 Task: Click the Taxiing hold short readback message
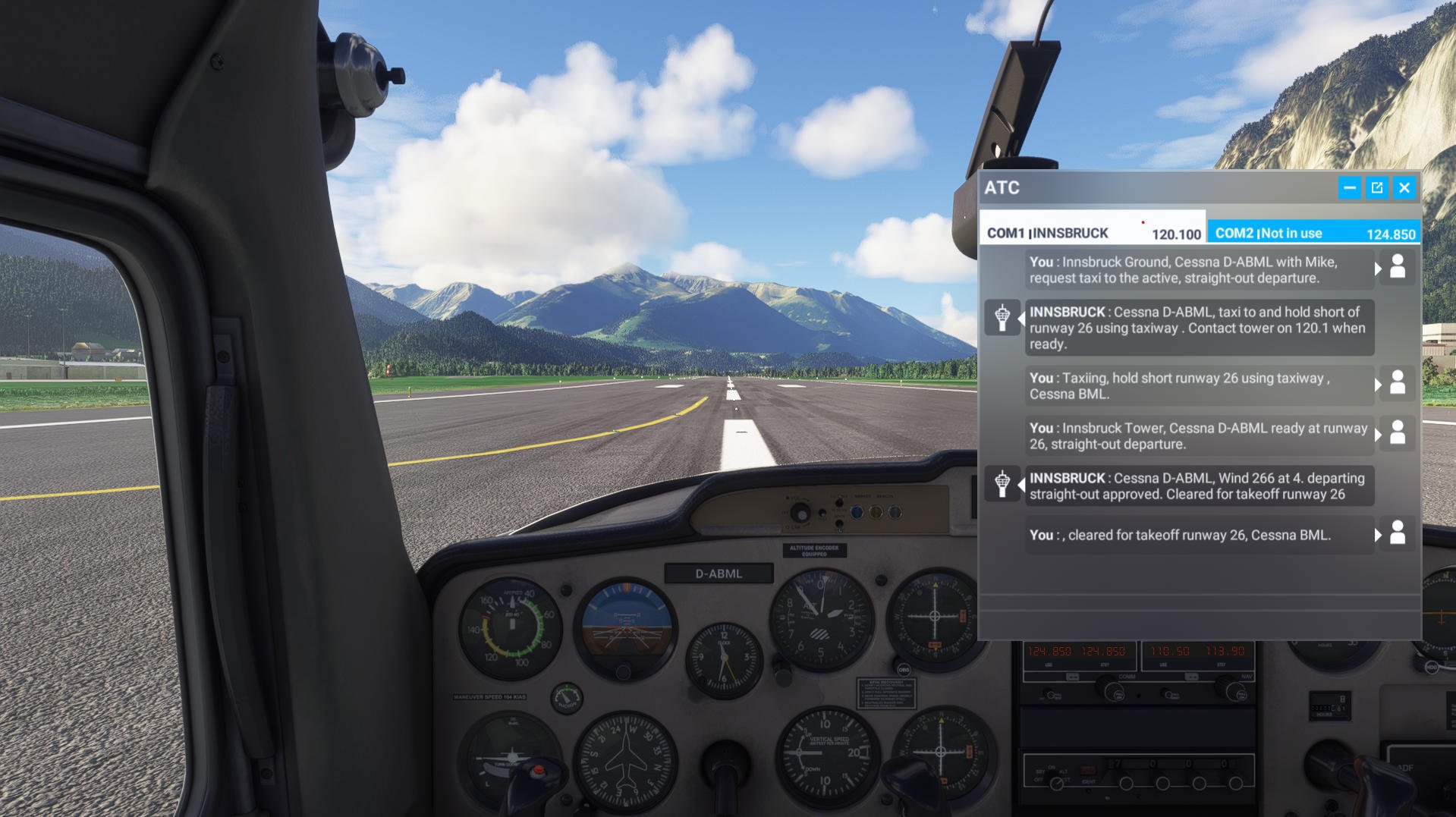(x=1199, y=386)
